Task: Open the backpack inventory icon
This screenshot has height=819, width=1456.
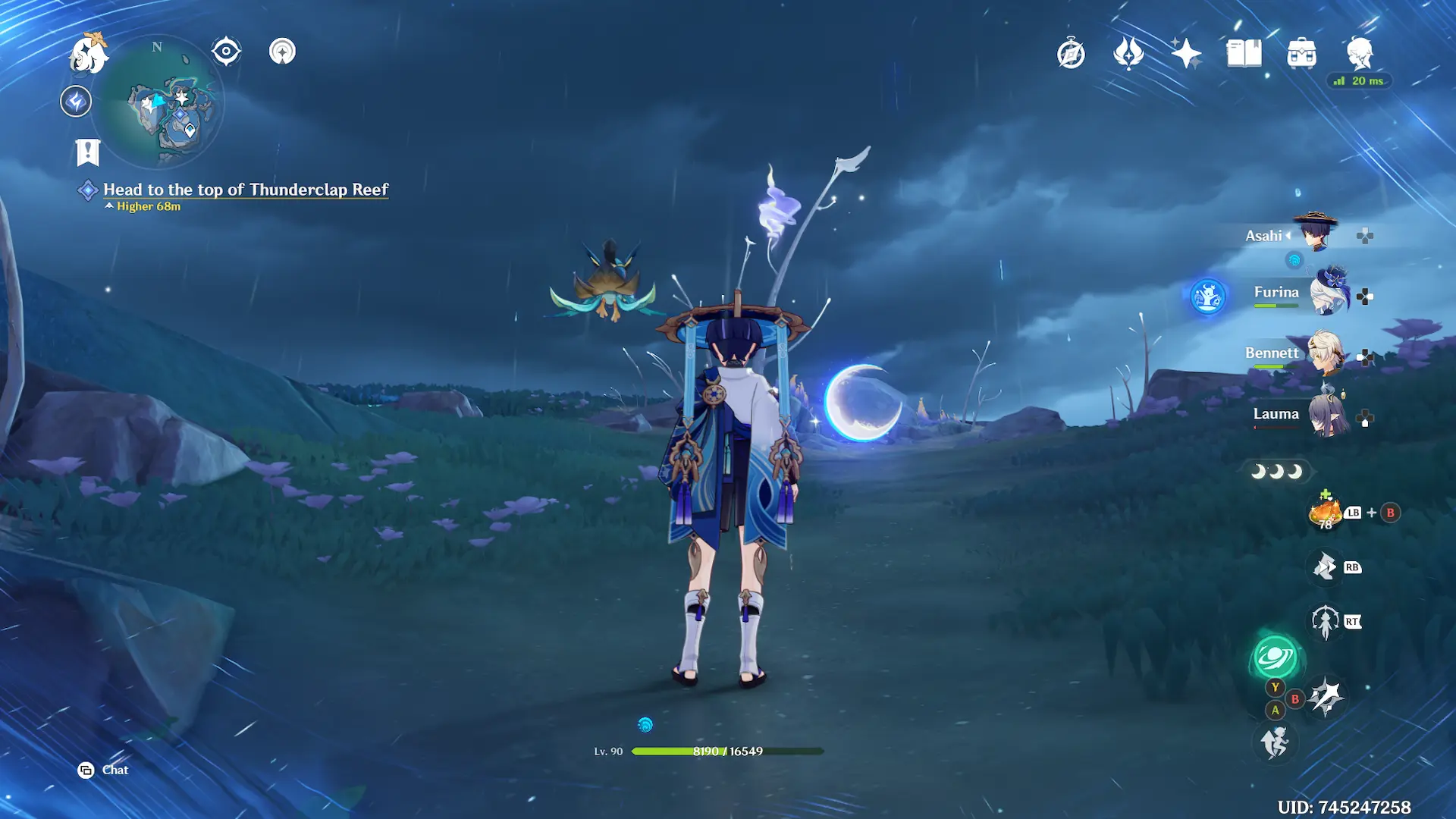Action: click(x=1301, y=54)
